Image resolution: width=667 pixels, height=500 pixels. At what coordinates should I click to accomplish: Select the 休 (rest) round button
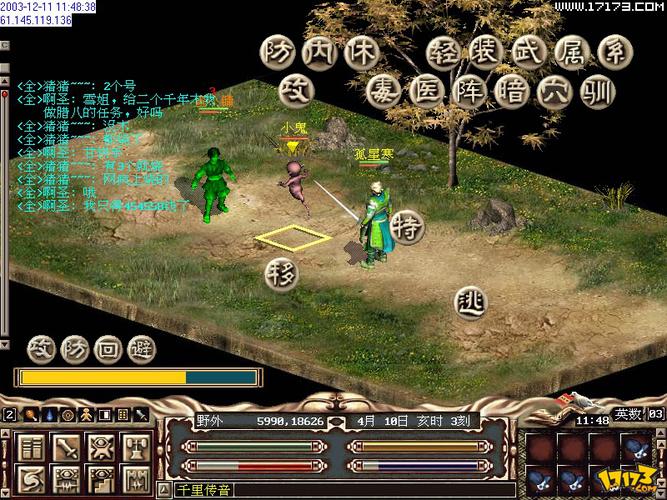361,52
